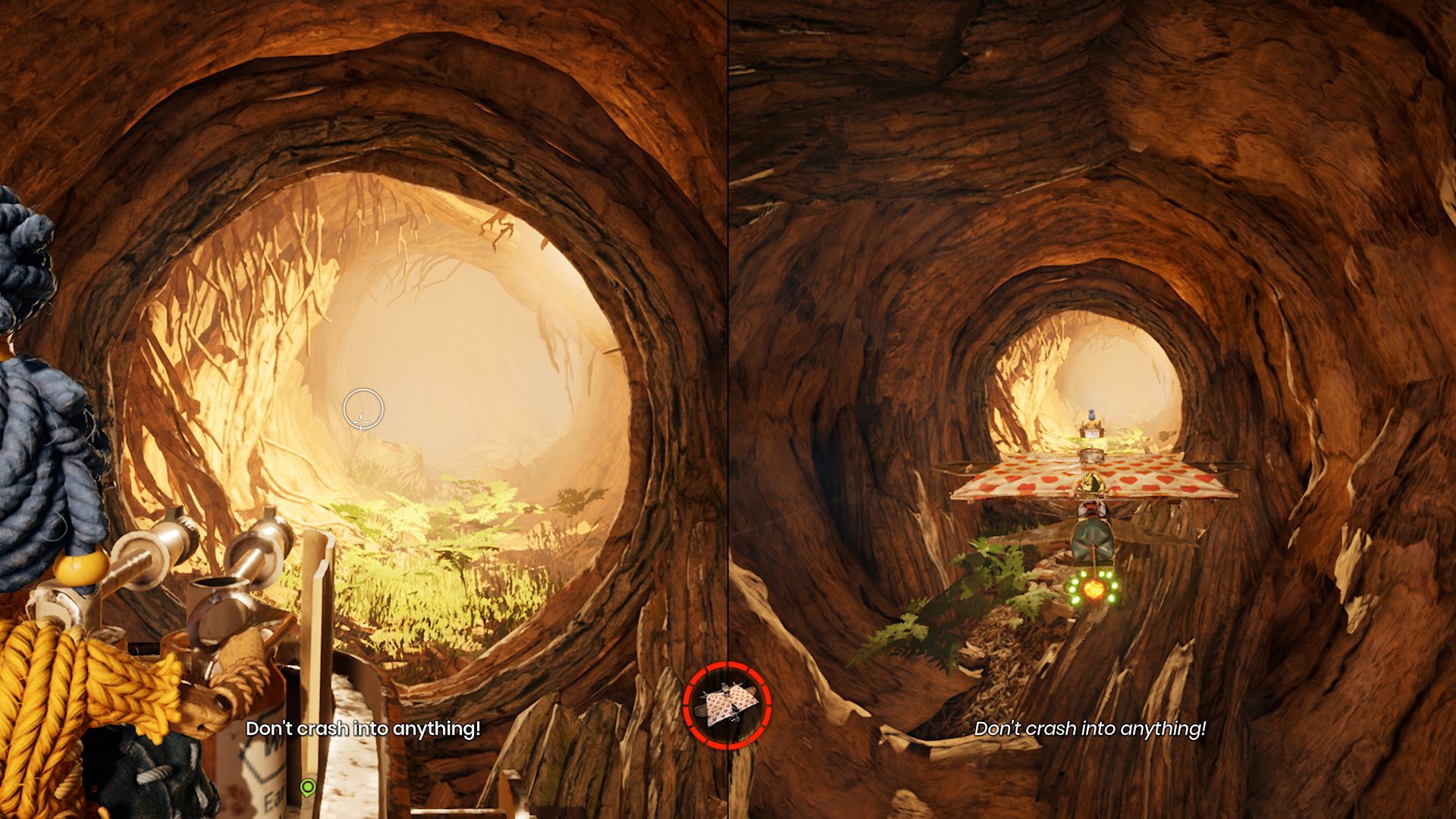Click the plane icon with red ring
The height and width of the screenshot is (819, 1456).
[x=726, y=706]
